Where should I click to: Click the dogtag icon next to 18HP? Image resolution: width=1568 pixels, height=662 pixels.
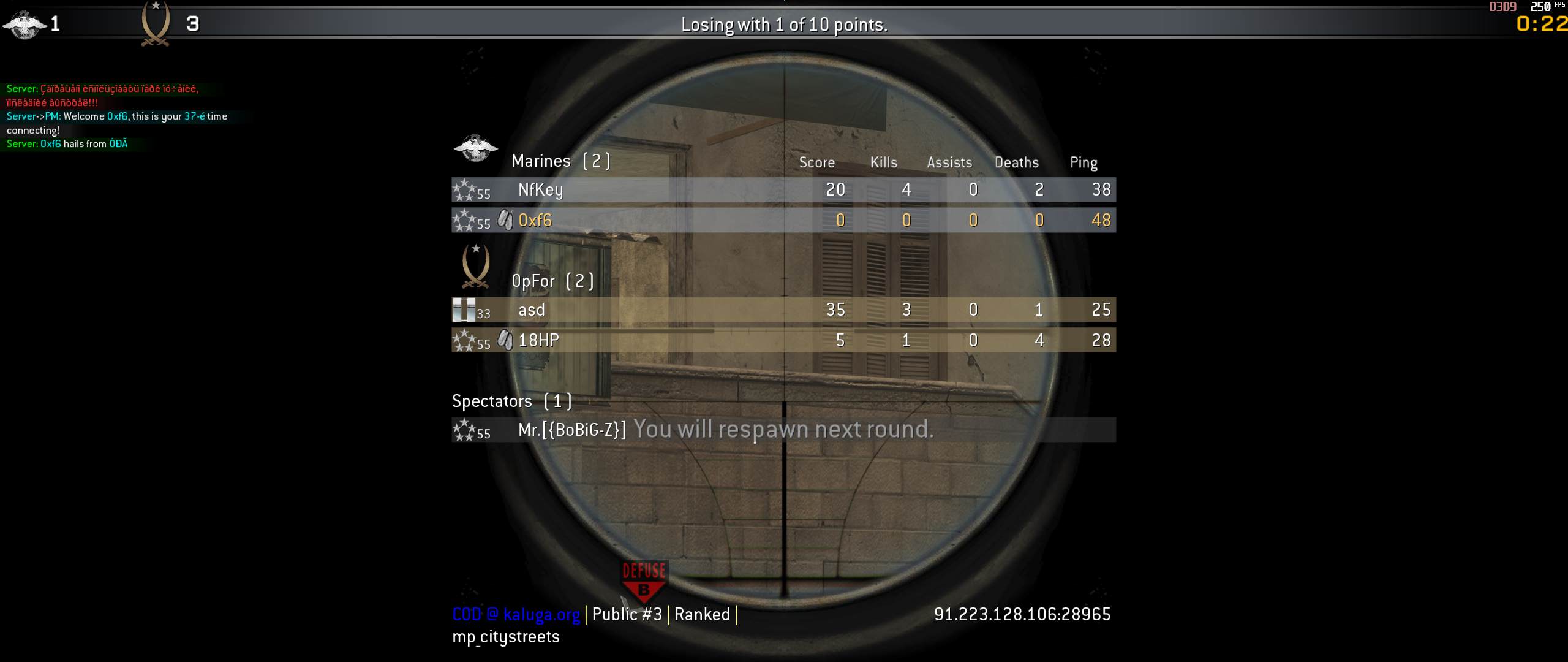505,339
